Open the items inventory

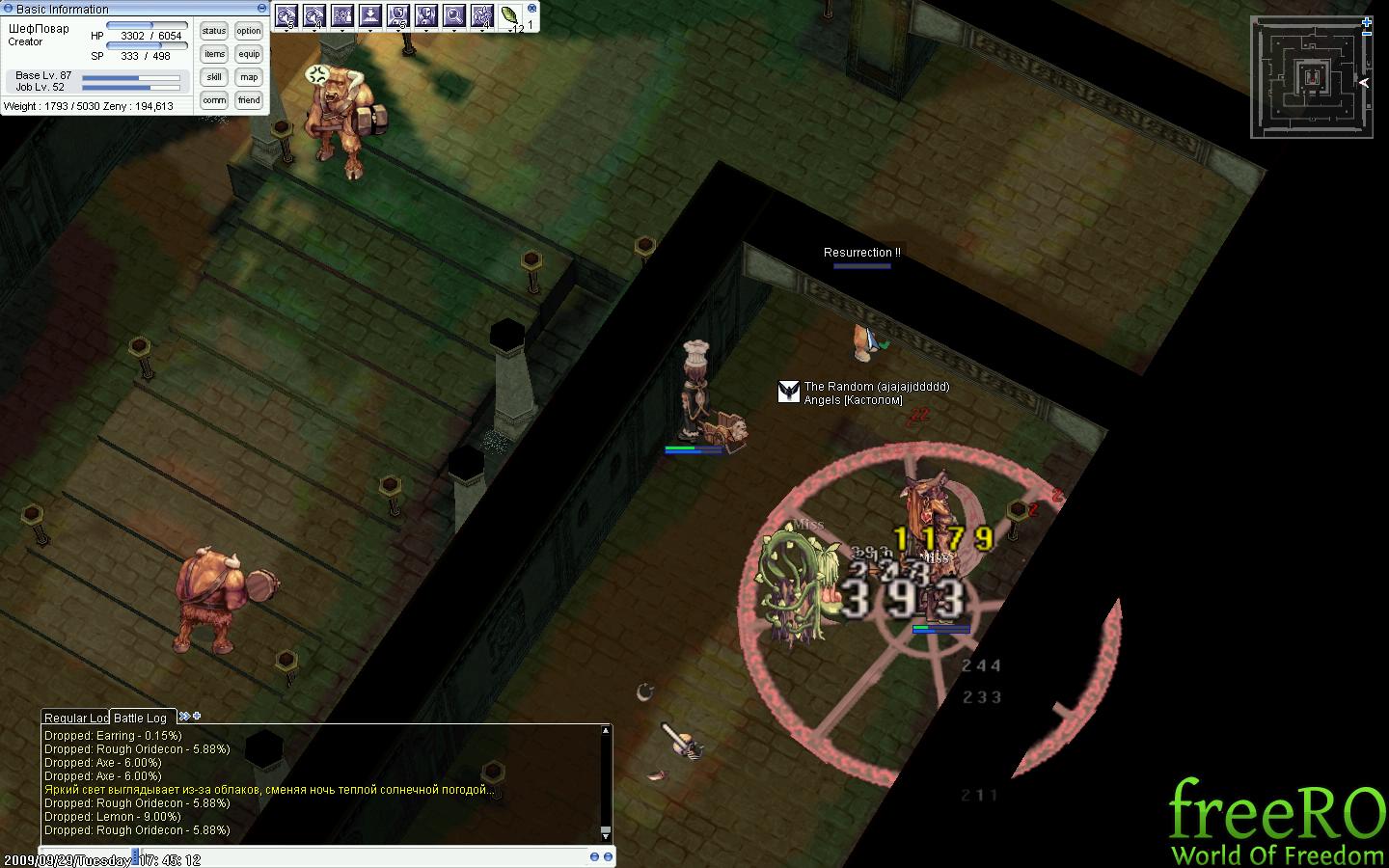click(214, 54)
